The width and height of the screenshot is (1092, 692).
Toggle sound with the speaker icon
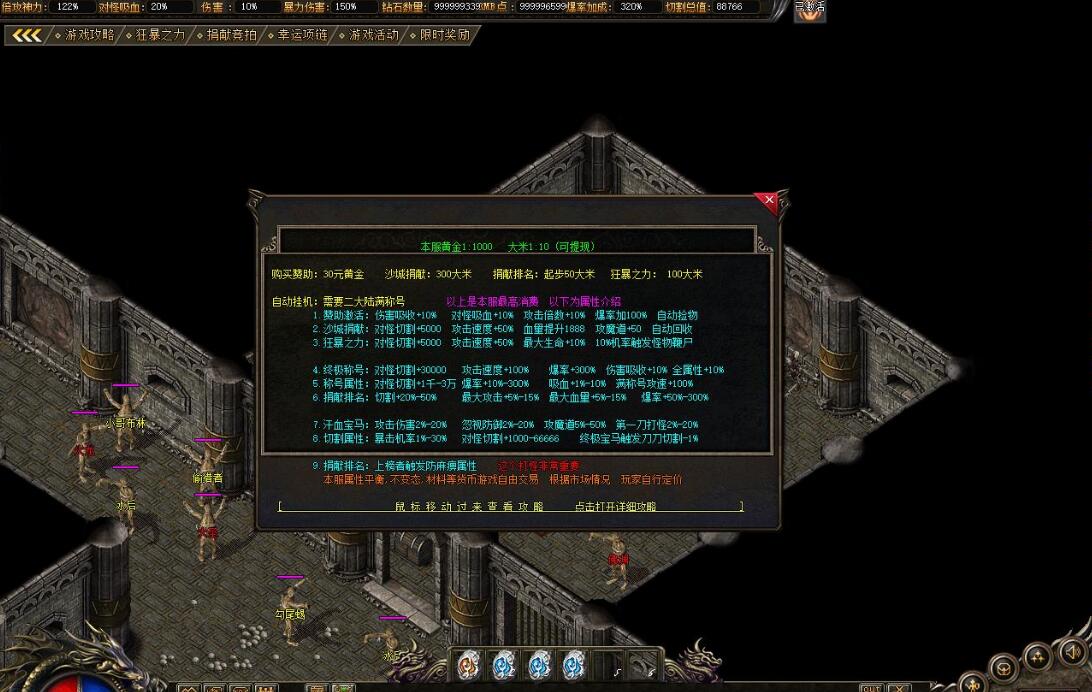click(x=1072, y=652)
